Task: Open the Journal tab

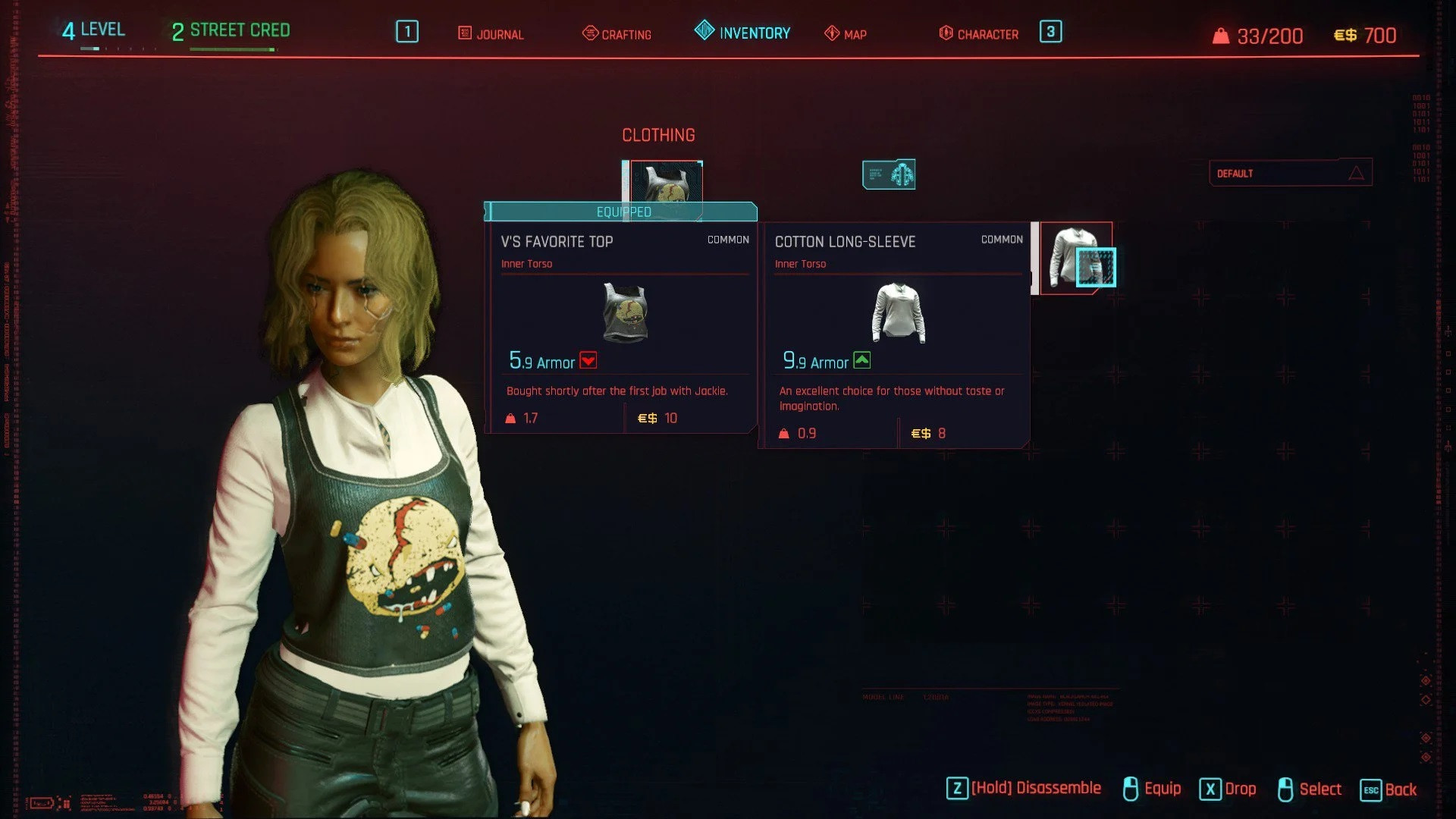Action: pyautogui.click(x=491, y=34)
